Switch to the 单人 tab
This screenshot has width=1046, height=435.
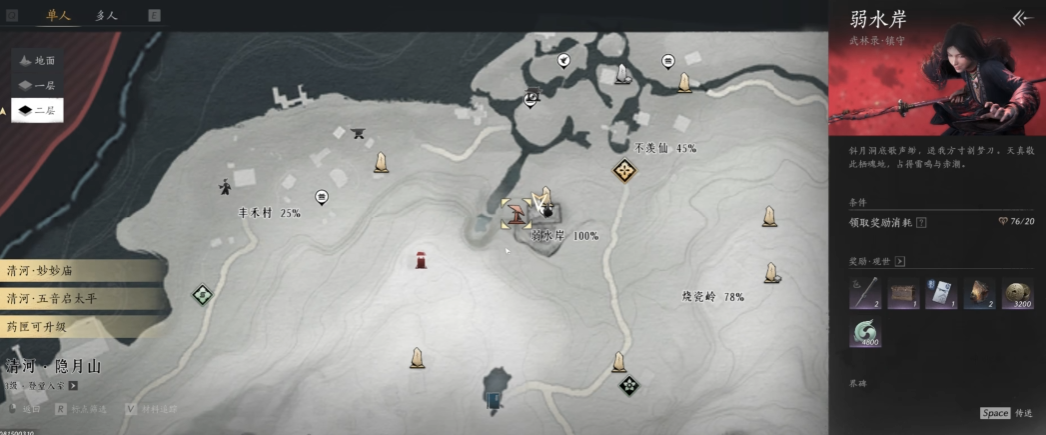58,16
